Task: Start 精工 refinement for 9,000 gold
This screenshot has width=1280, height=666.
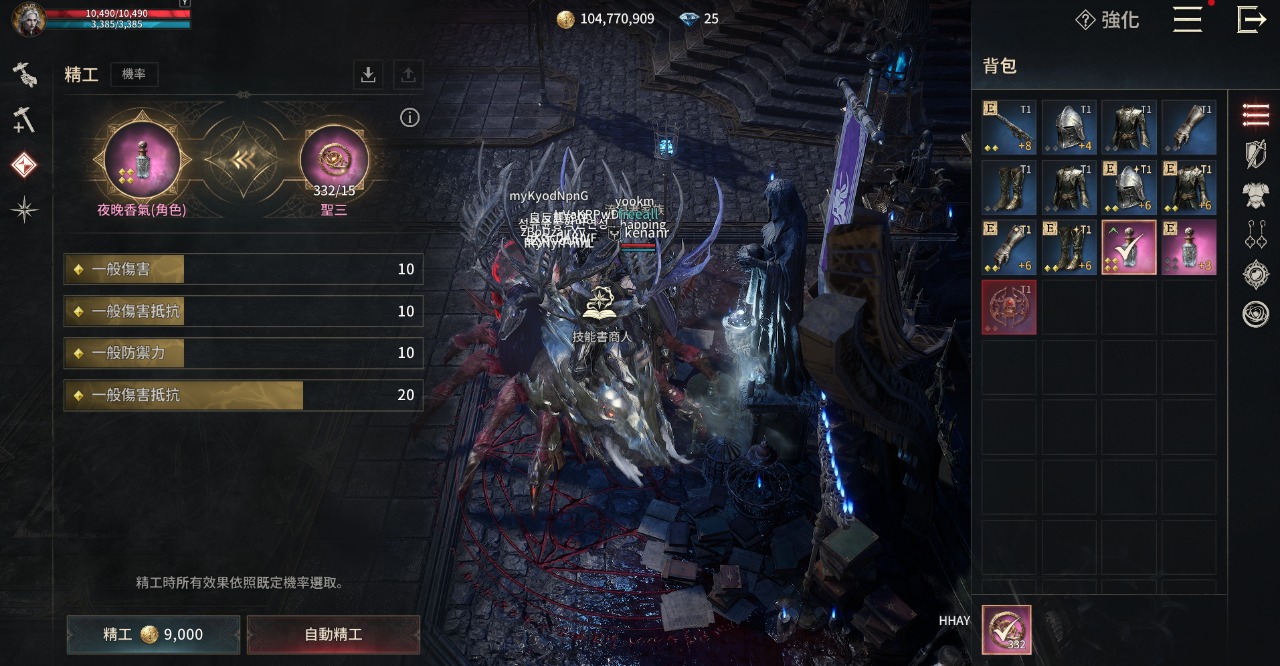Action: click(153, 634)
